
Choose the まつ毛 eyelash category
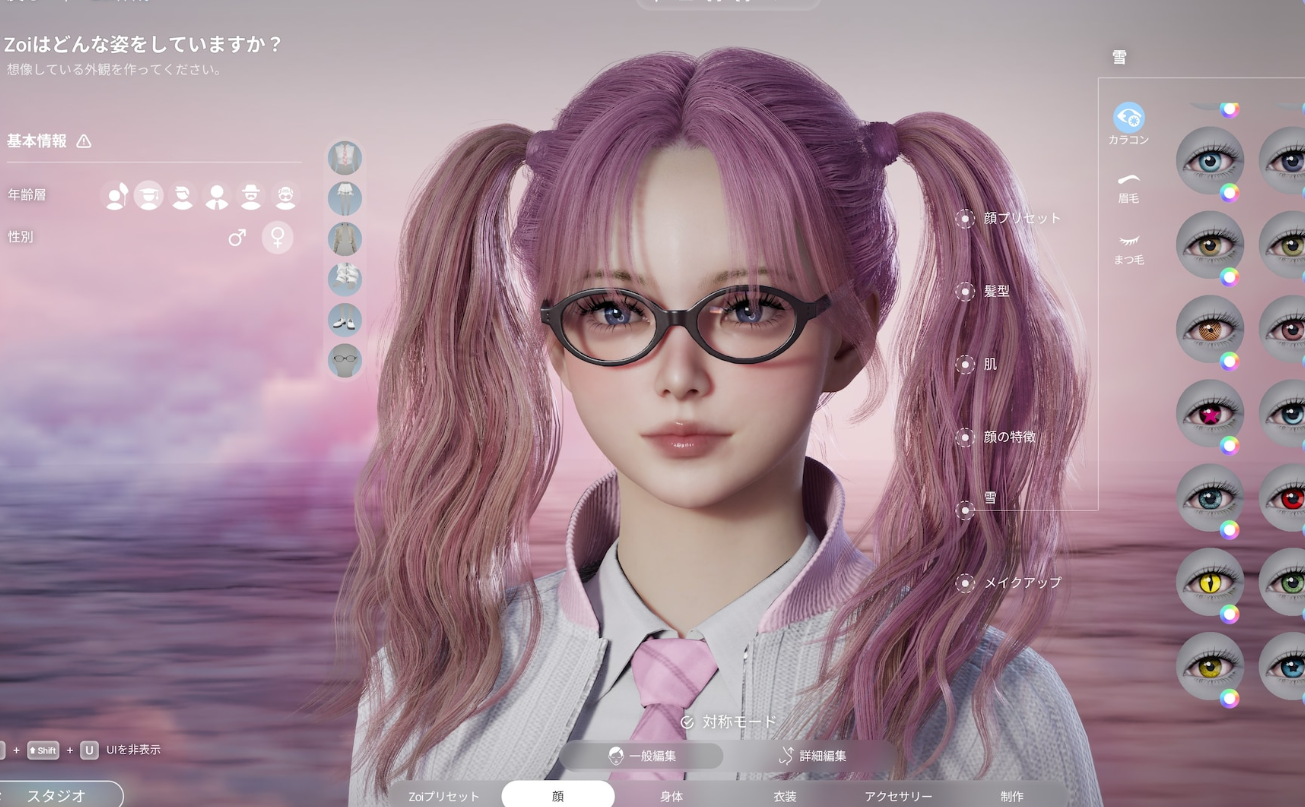click(1129, 247)
